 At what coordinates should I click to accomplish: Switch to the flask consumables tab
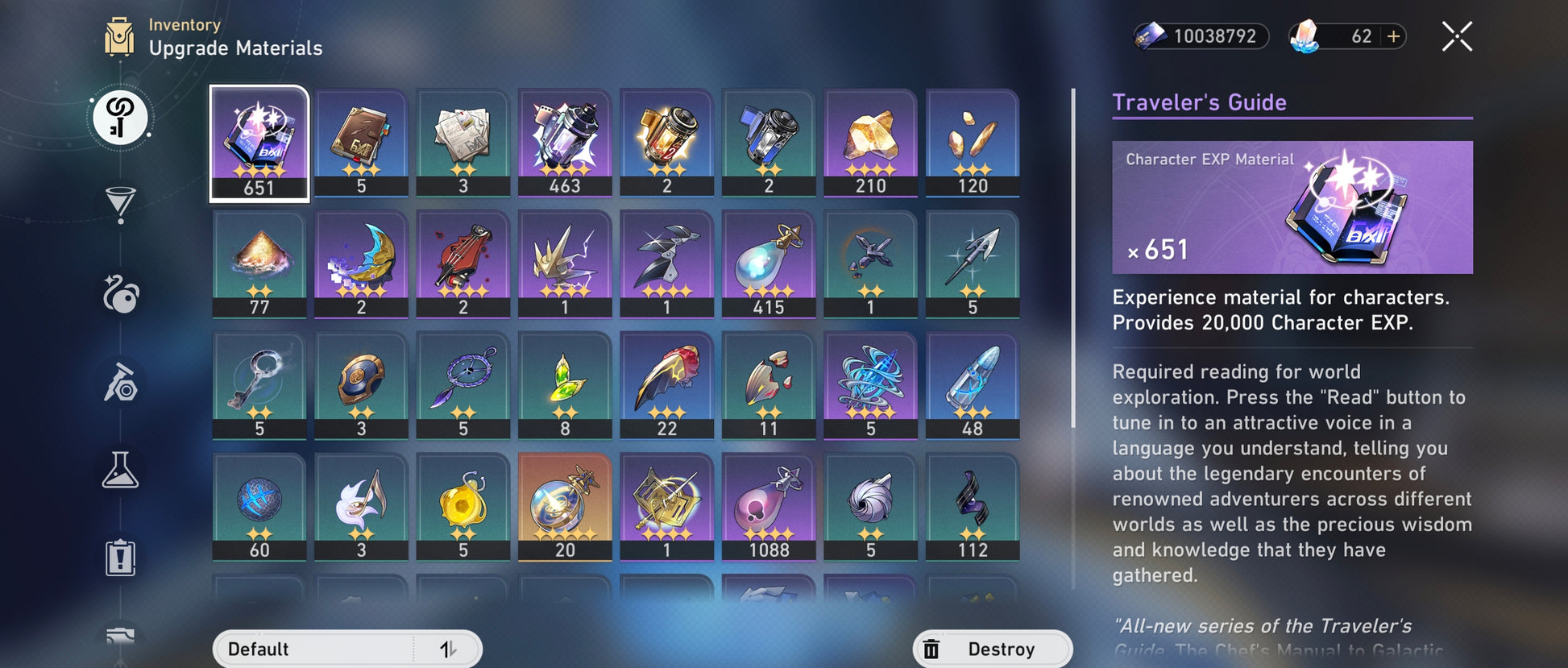pyautogui.click(x=120, y=470)
